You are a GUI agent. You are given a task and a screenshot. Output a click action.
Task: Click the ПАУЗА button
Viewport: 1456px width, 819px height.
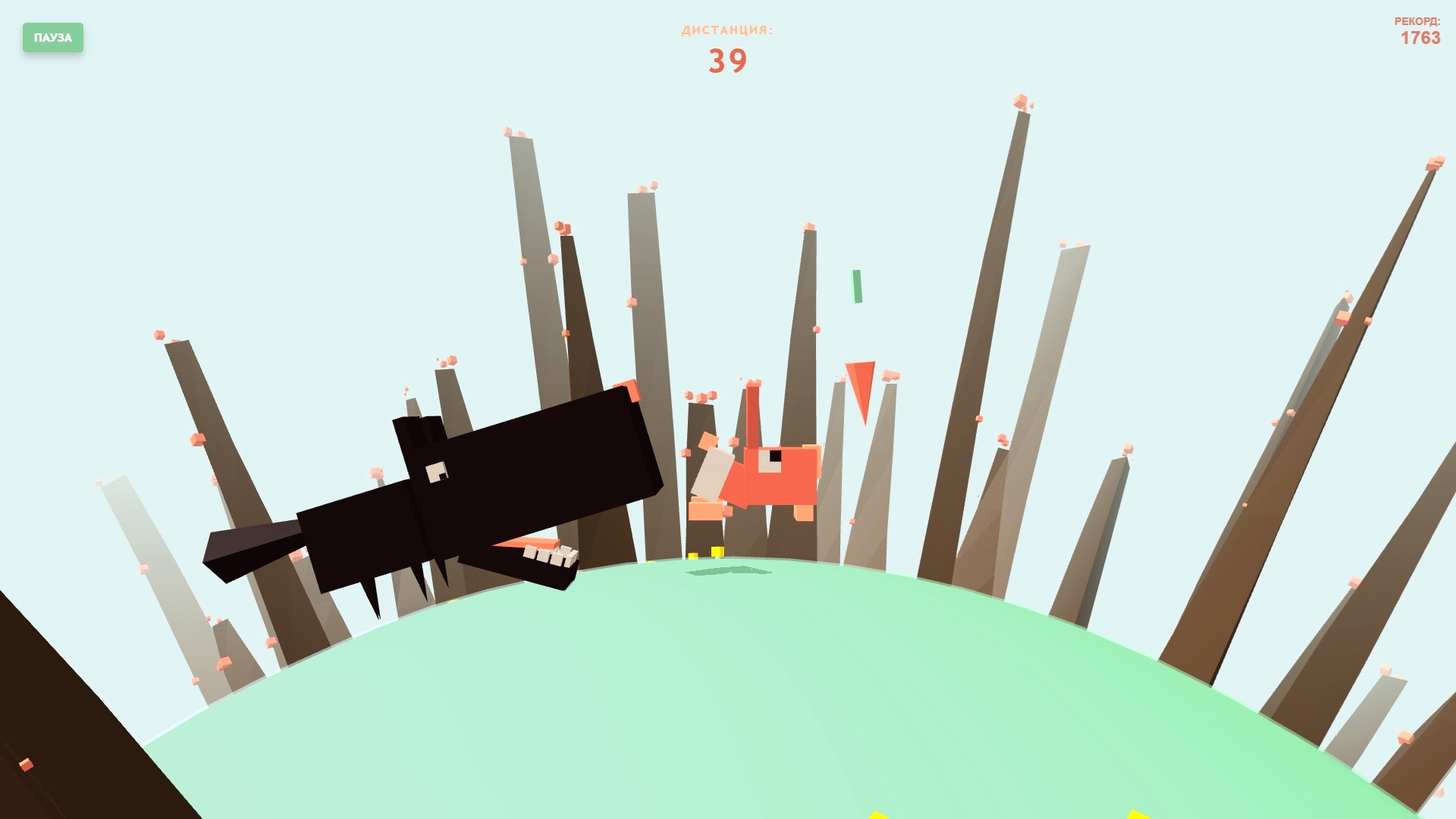point(52,38)
